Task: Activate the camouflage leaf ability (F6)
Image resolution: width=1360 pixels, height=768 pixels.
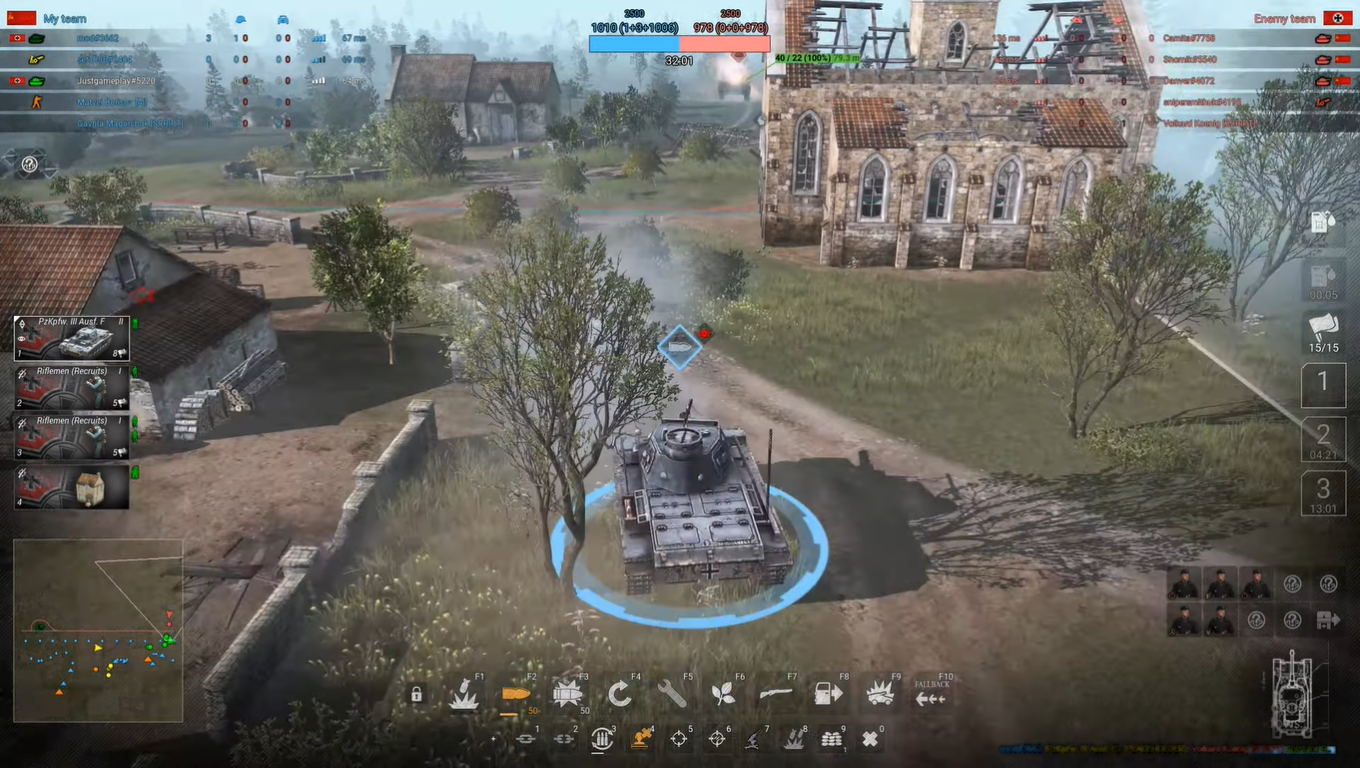Action: click(x=723, y=692)
